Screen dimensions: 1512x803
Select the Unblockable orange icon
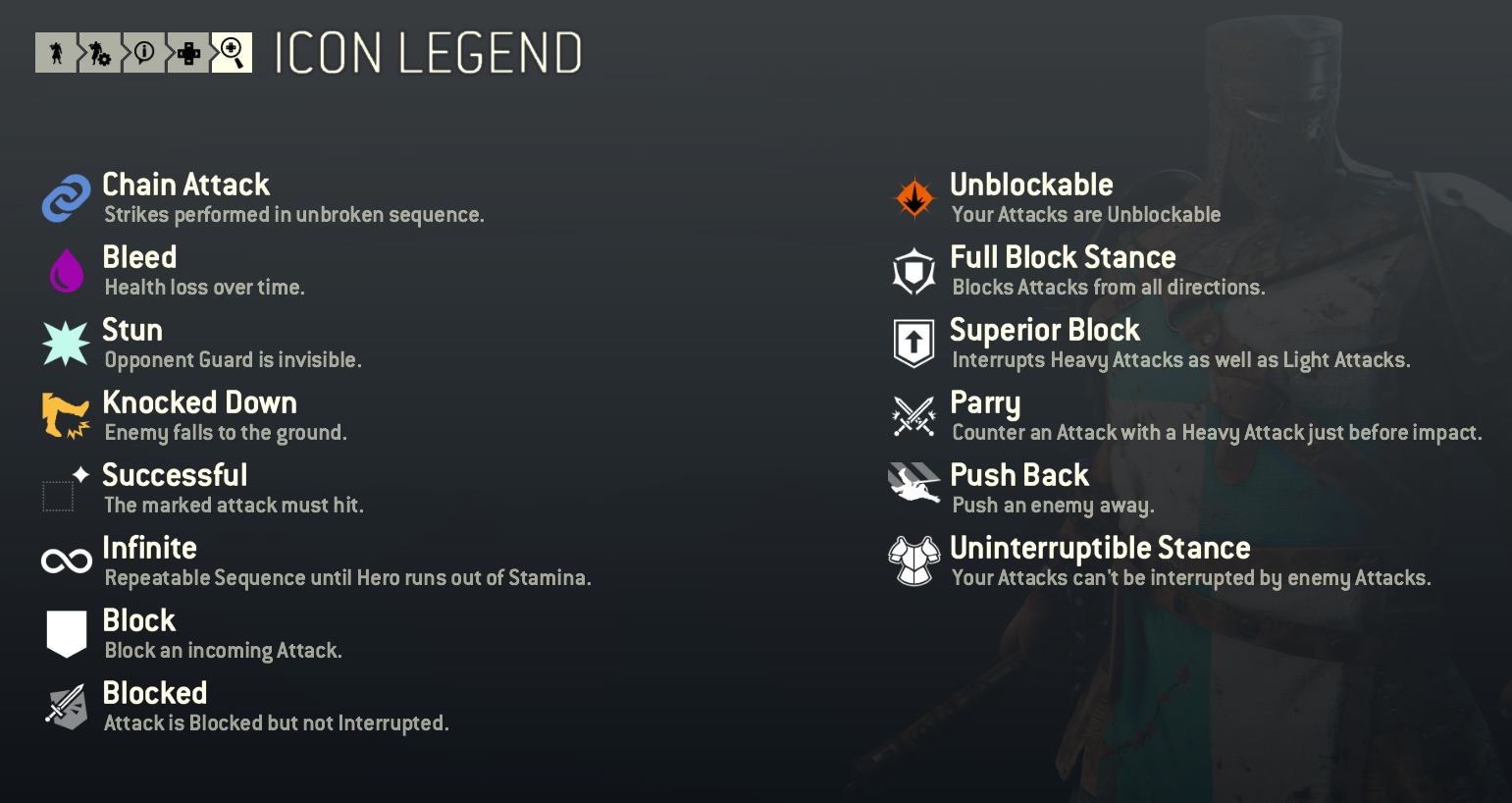(913, 198)
